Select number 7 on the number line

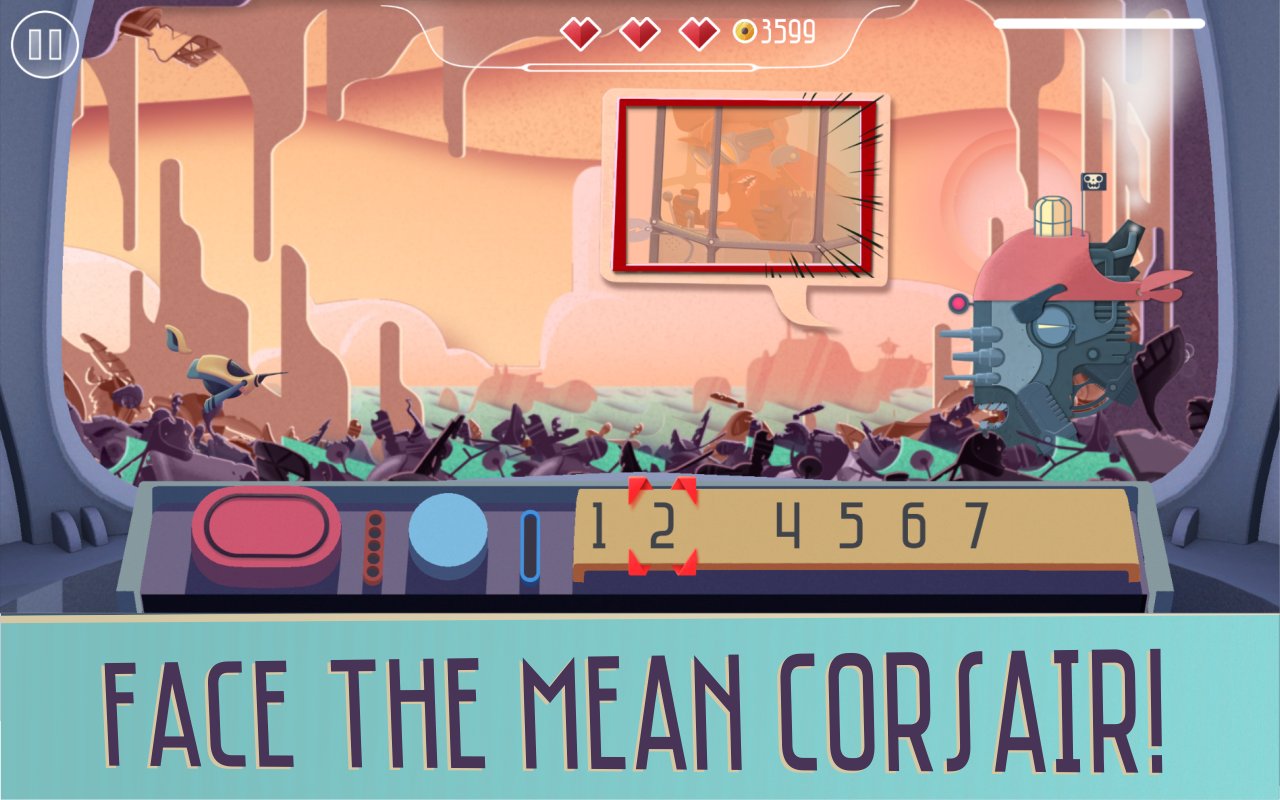coord(975,527)
